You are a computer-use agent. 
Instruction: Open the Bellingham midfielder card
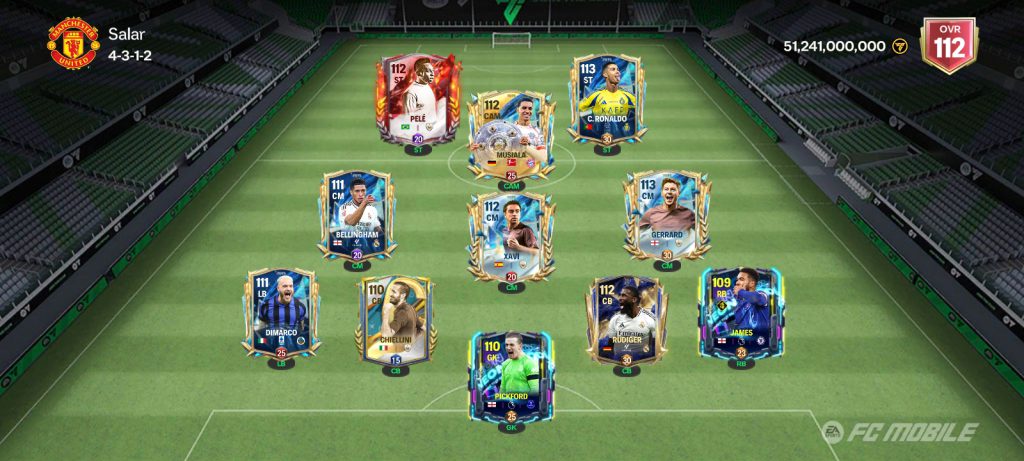[x=357, y=215]
